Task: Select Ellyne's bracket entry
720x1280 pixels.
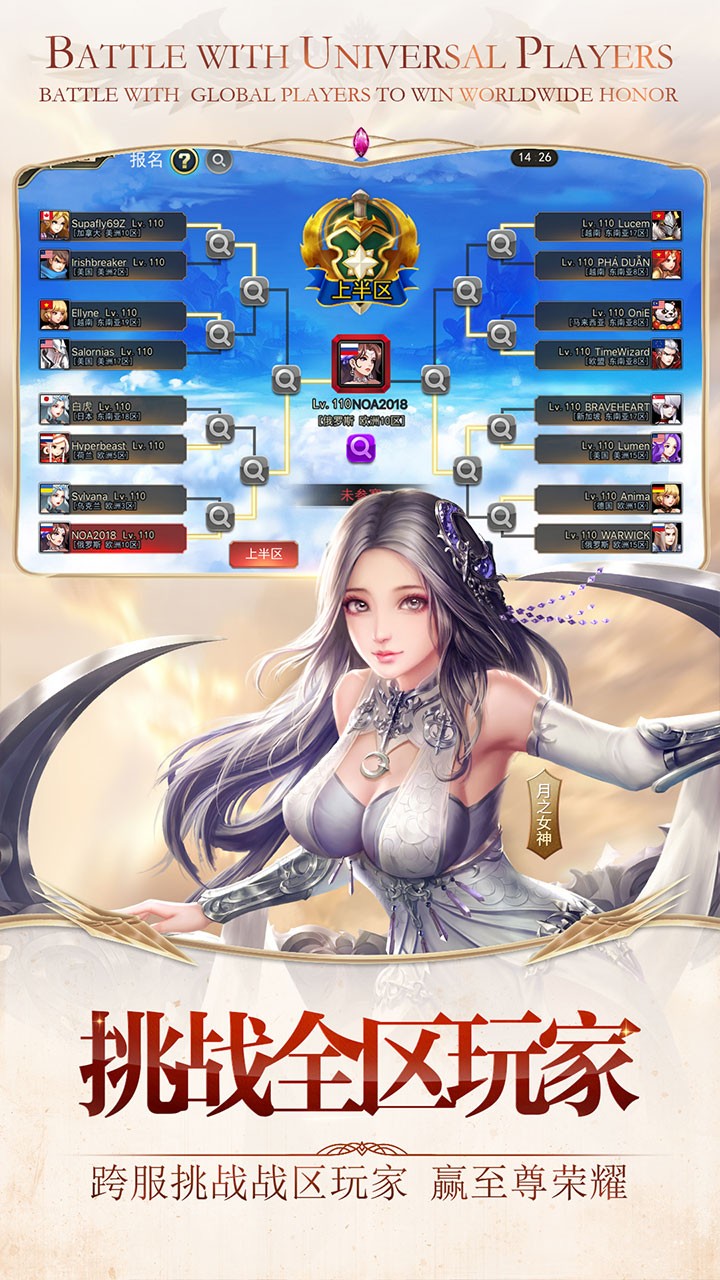Action: 113,316
